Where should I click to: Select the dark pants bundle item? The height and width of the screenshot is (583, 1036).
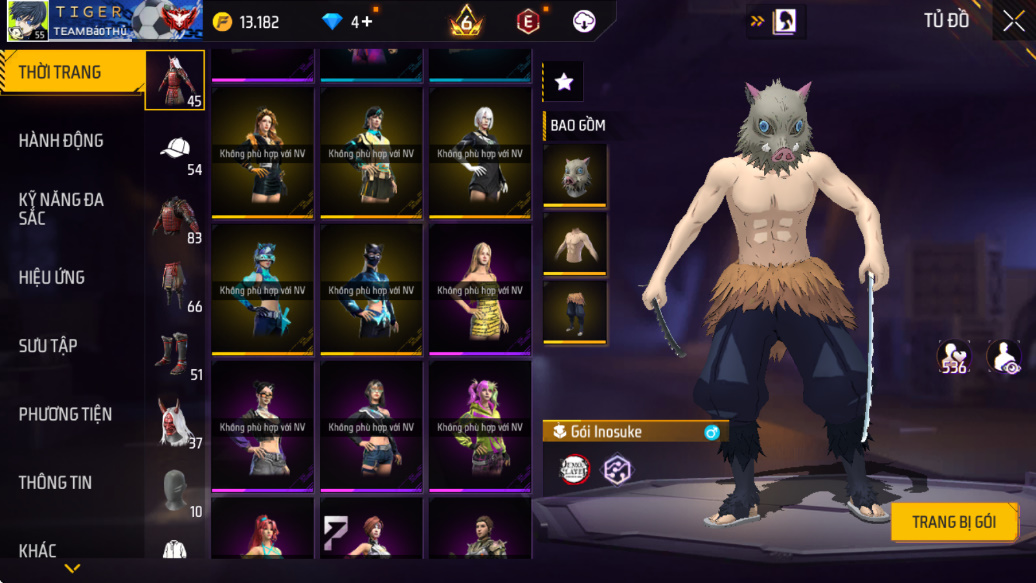pos(575,310)
